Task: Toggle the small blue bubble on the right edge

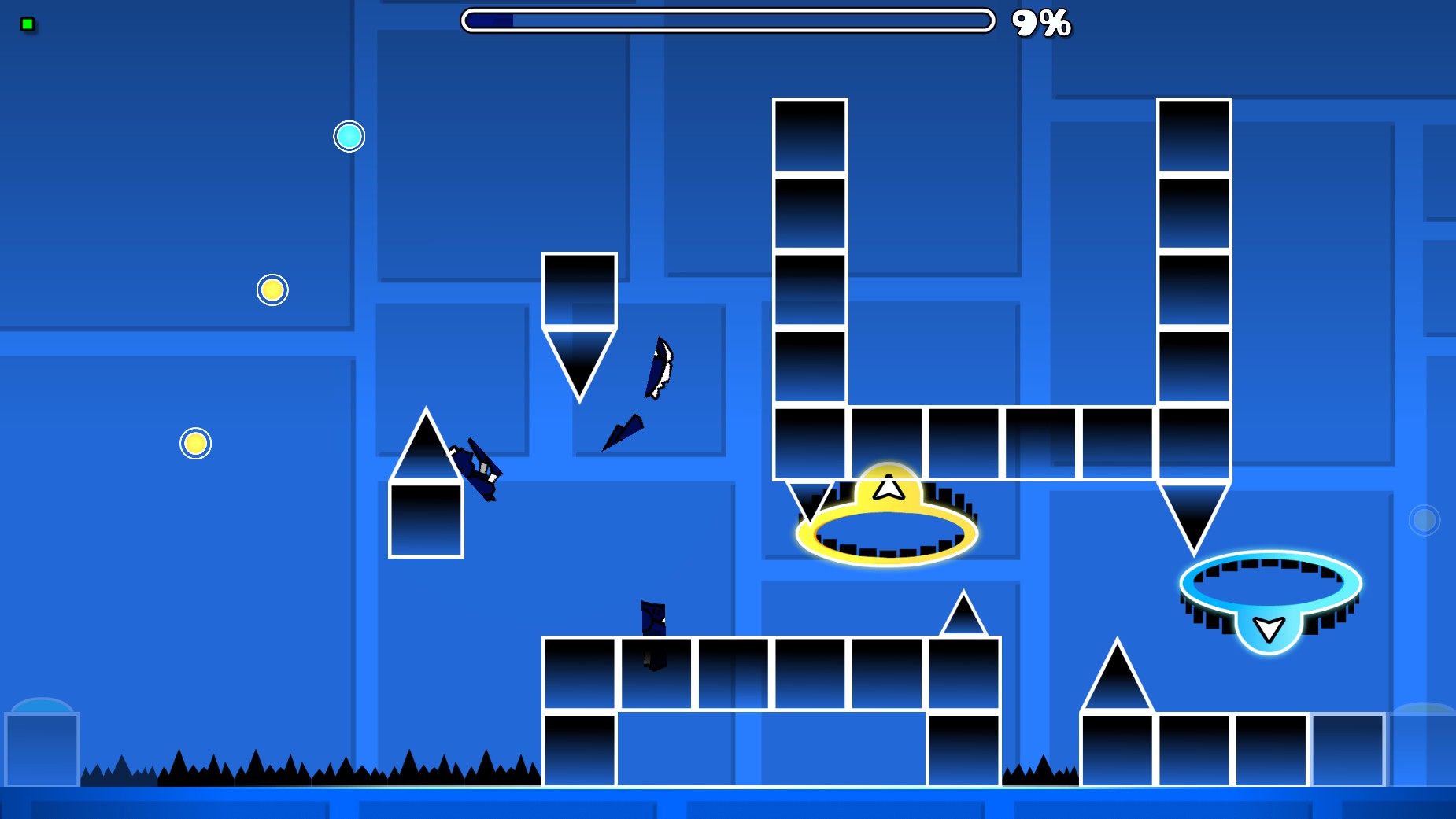Action: pyautogui.click(x=1423, y=519)
